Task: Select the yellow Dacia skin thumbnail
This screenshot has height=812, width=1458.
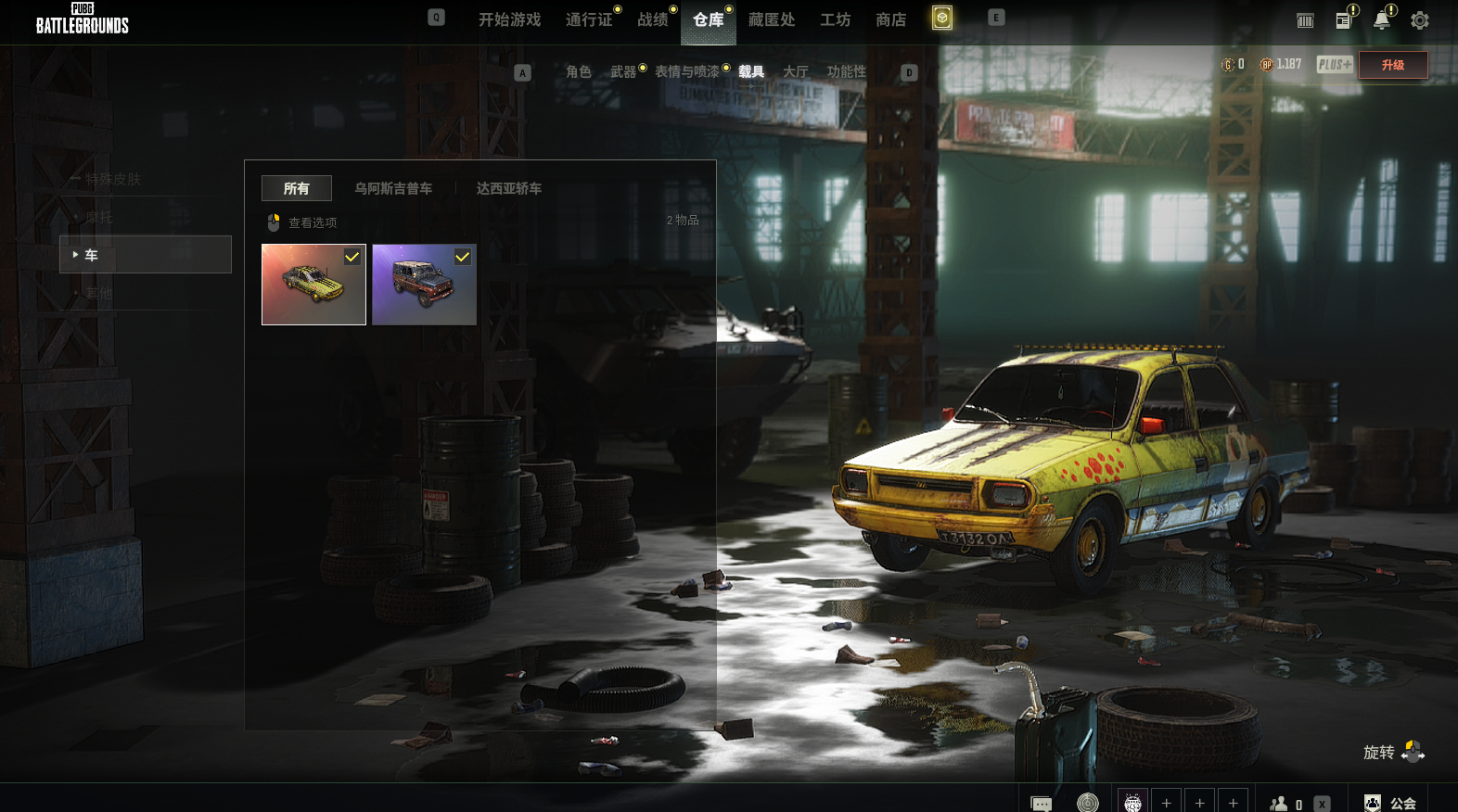Action: (x=313, y=285)
